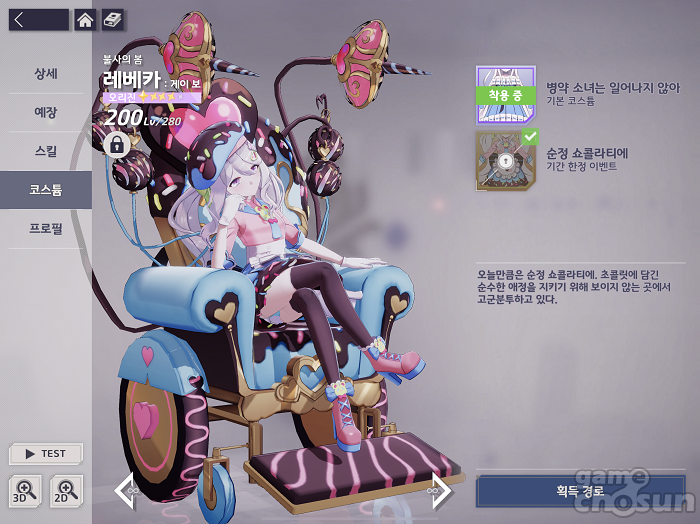This screenshot has width=700, height=524.
Task: Show the next character with right arrow
Action: (x=441, y=491)
